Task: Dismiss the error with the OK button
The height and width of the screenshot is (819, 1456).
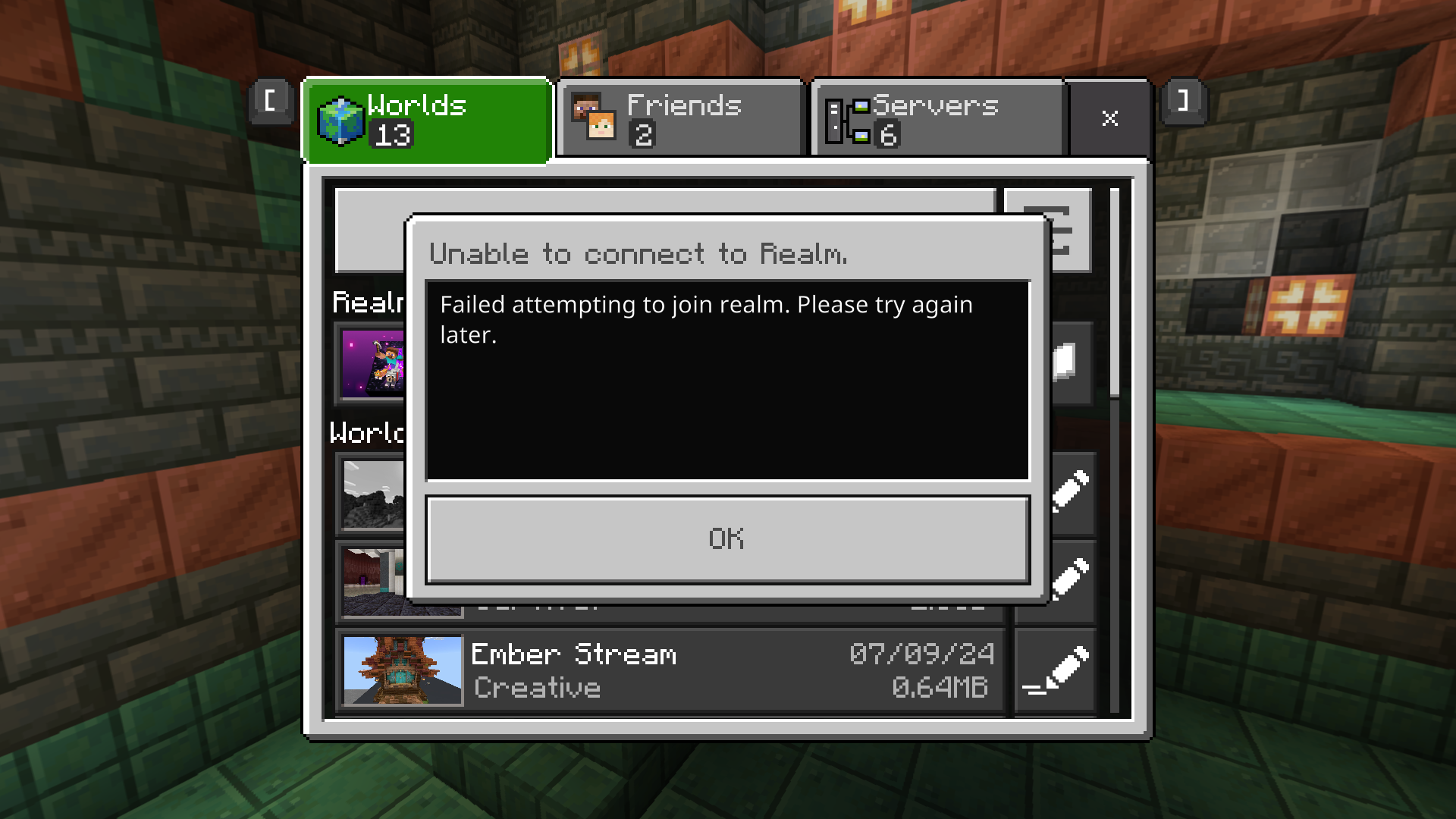Action: point(727,539)
